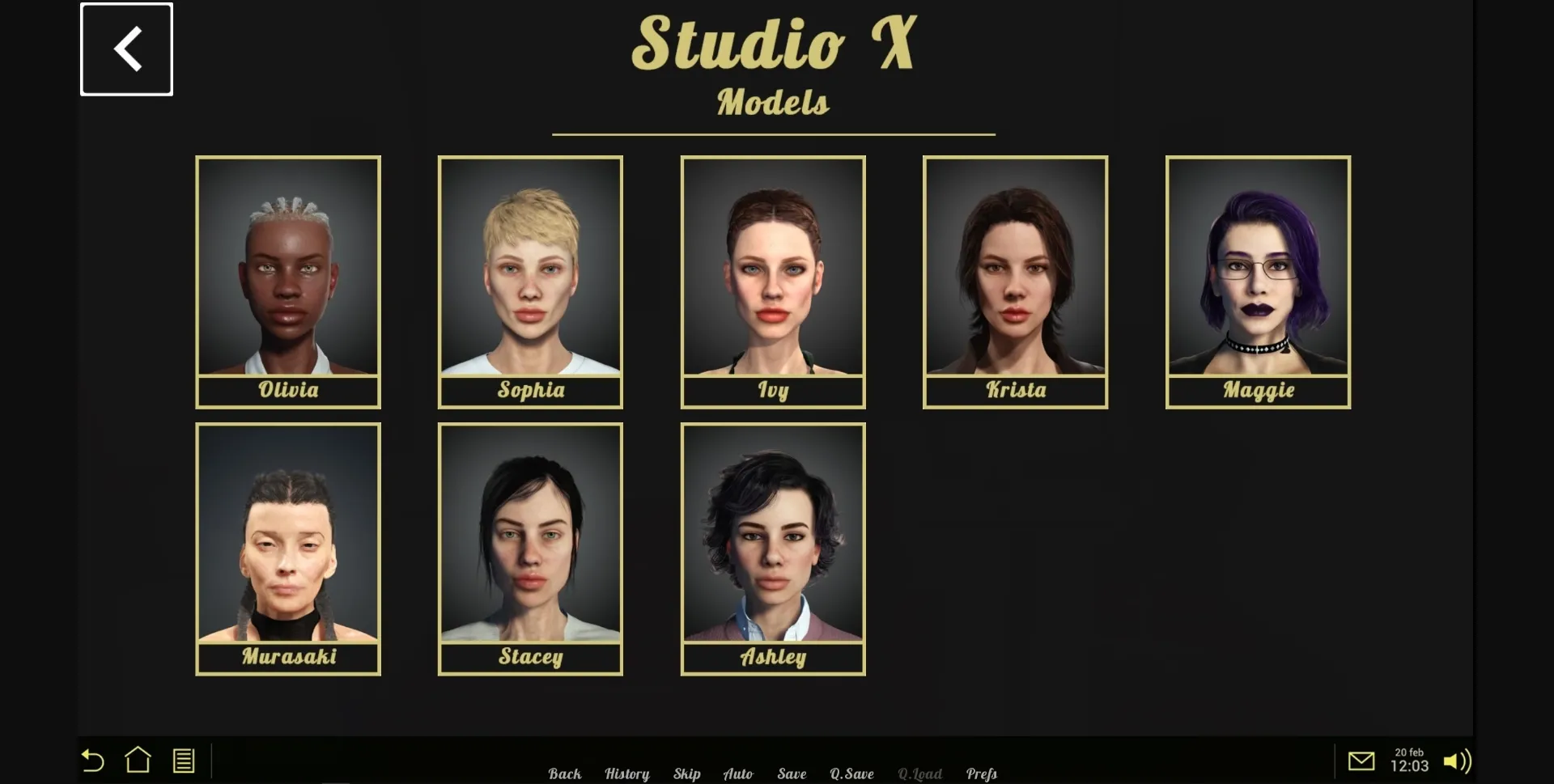Open the History menu
Screen dimensions: 1554x784
(x=627, y=773)
